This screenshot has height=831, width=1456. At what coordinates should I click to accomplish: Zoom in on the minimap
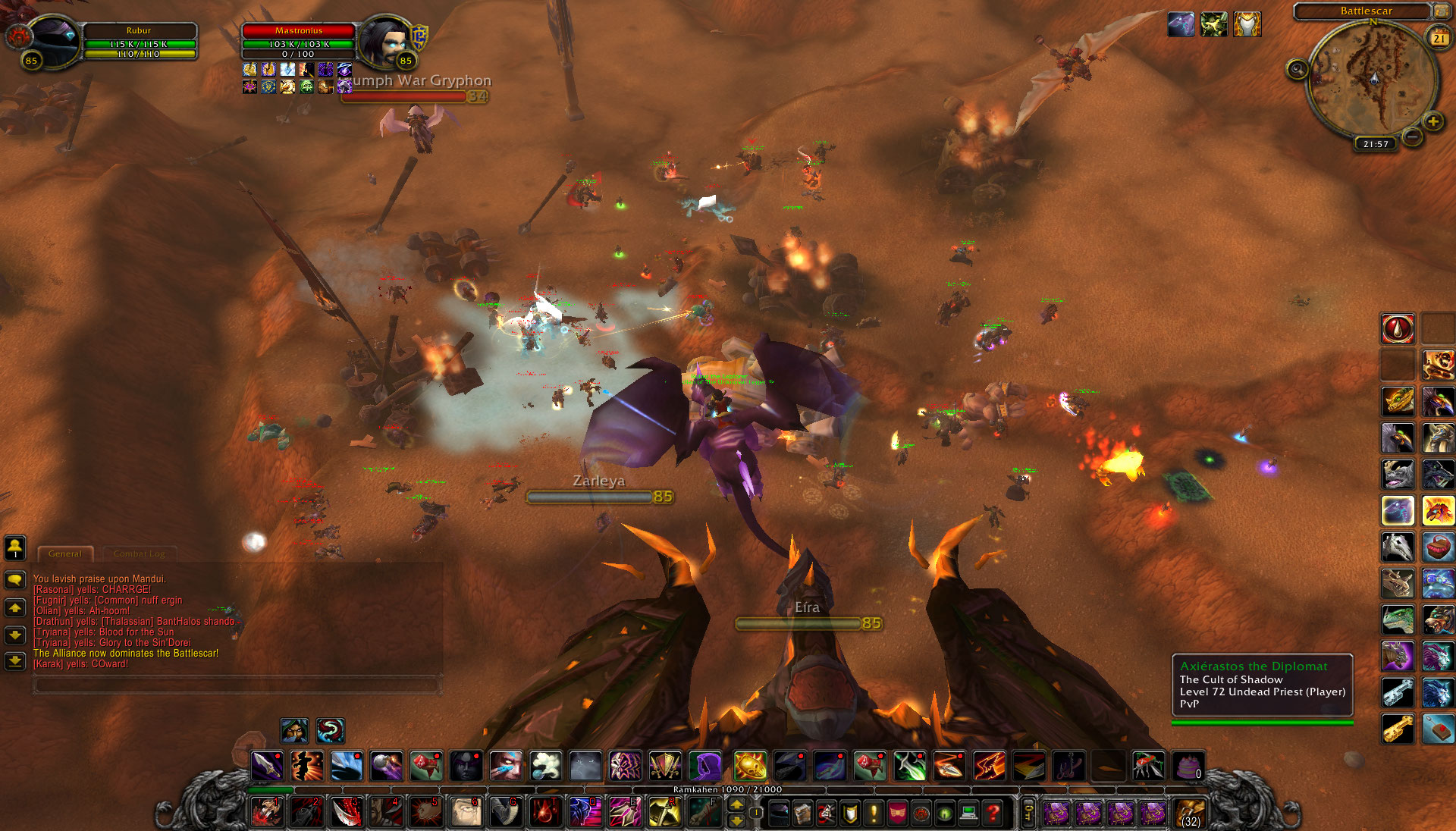(x=1432, y=121)
